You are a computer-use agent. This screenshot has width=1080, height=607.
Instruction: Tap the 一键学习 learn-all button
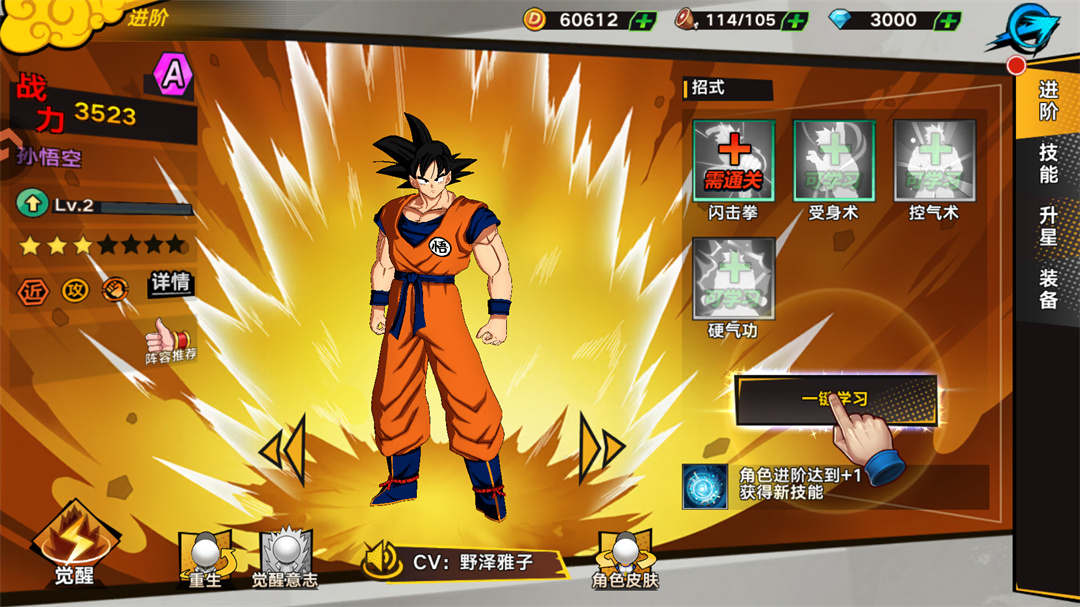[x=835, y=399]
